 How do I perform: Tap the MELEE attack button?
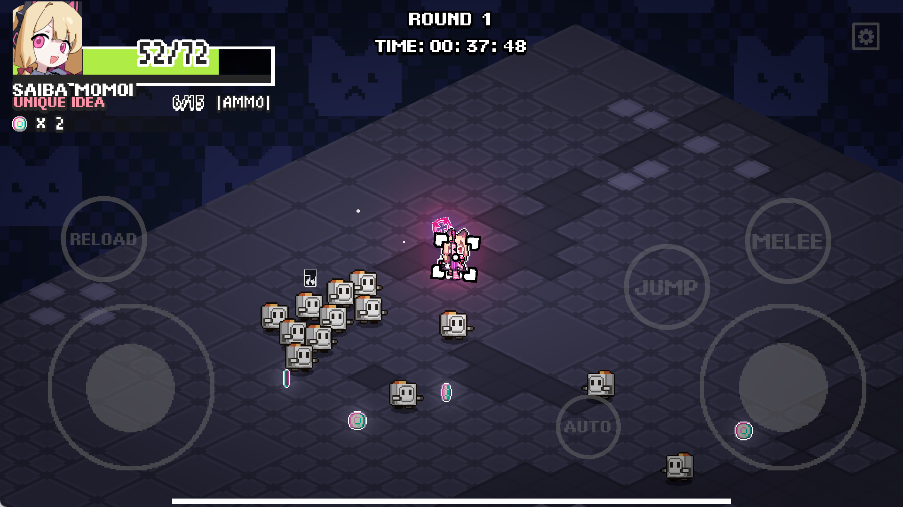pos(787,241)
